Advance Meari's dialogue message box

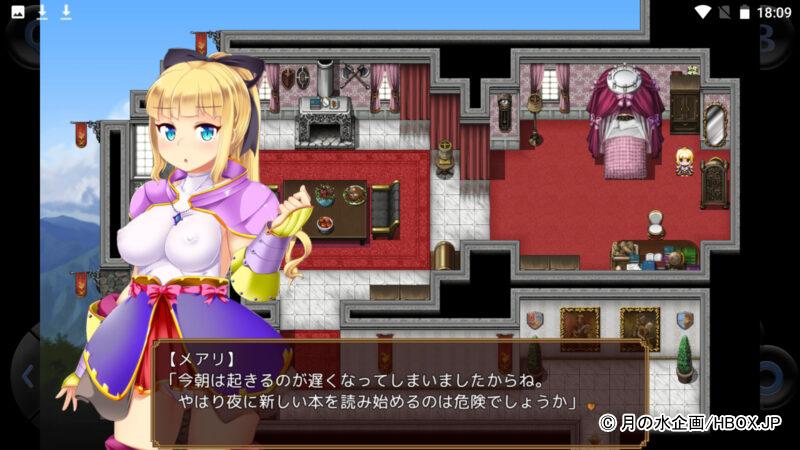point(400,392)
